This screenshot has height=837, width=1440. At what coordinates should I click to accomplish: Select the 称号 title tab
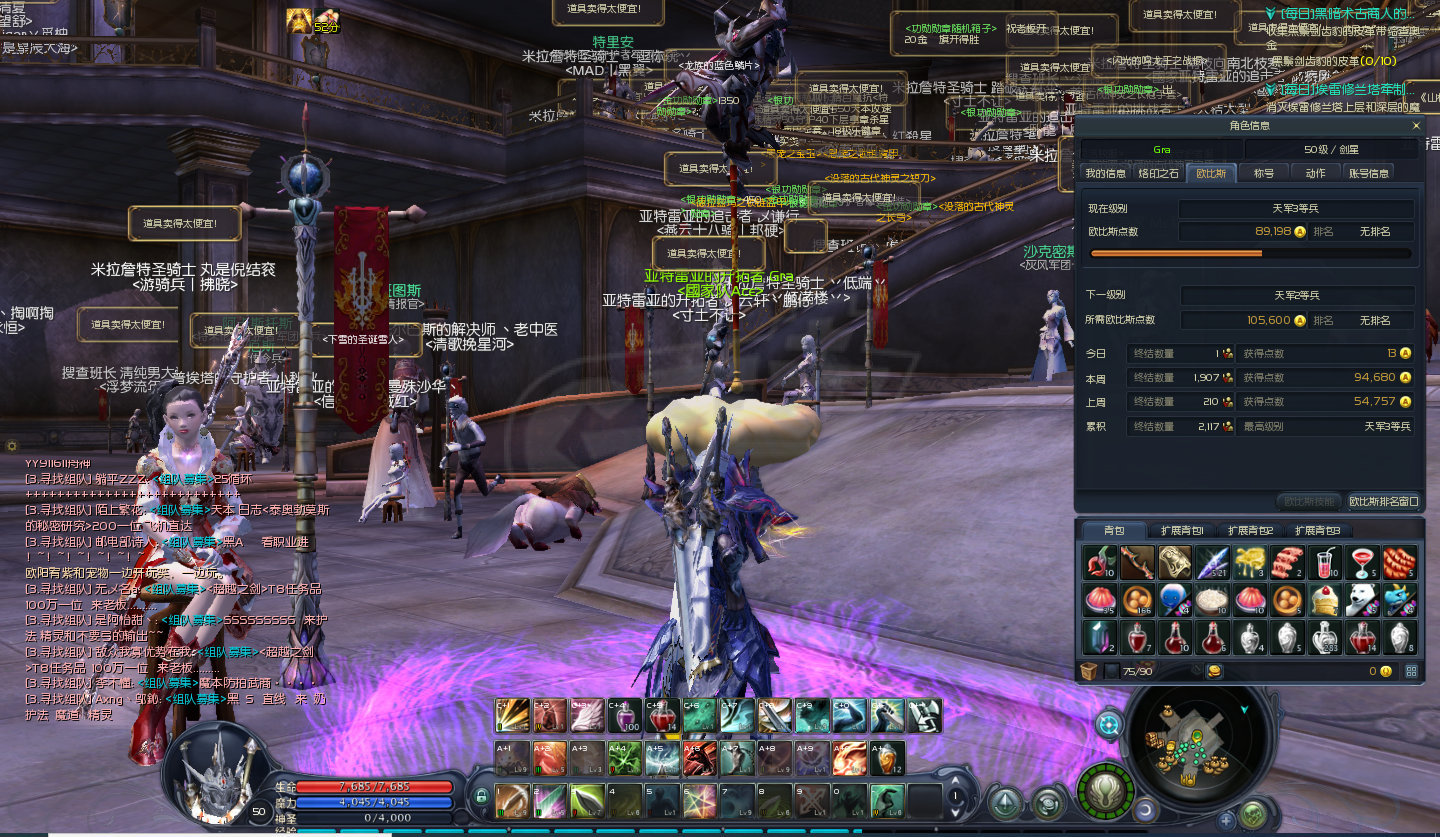pyautogui.click(x=1264, y=173)
